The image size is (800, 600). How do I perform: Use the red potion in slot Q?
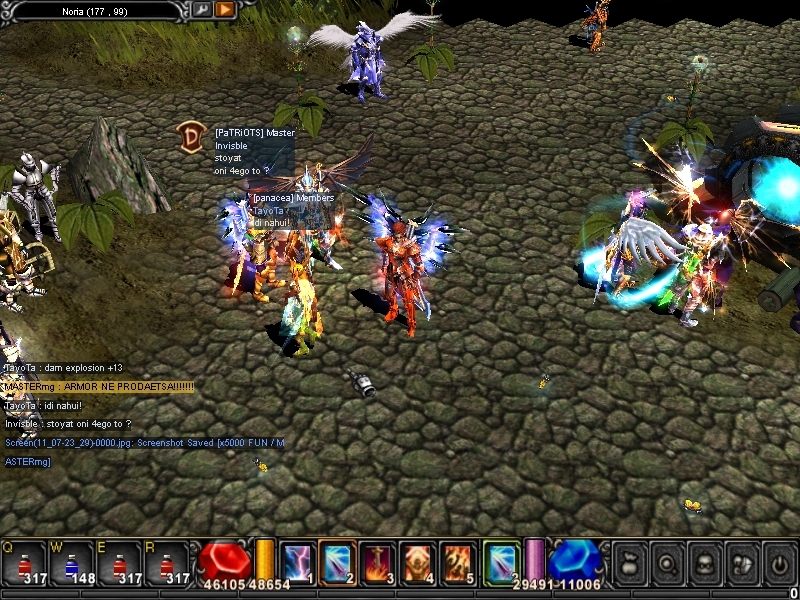coord(26,564)
